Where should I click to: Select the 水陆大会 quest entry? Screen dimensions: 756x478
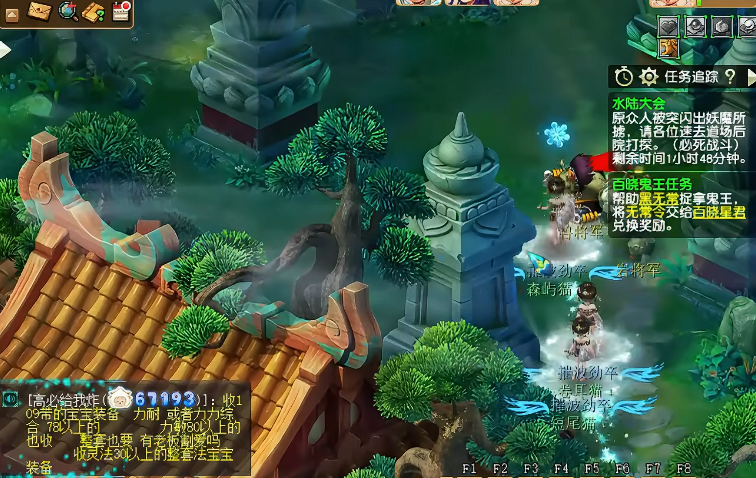[638, 102]
